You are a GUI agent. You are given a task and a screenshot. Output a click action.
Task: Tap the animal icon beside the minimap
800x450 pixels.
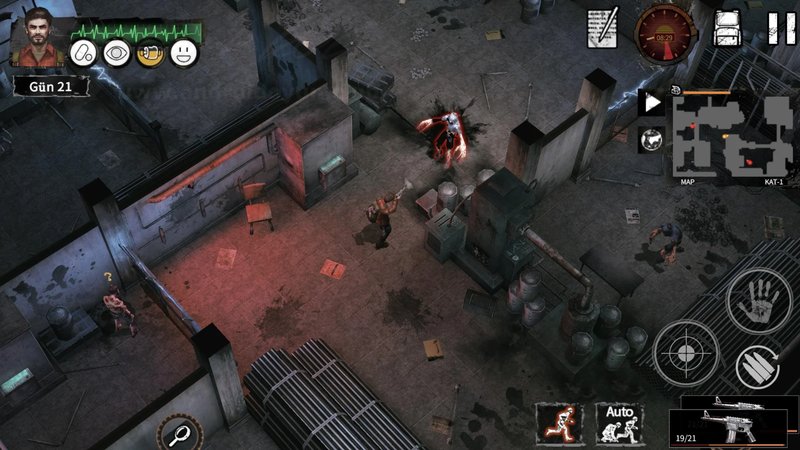pos(651,138)
